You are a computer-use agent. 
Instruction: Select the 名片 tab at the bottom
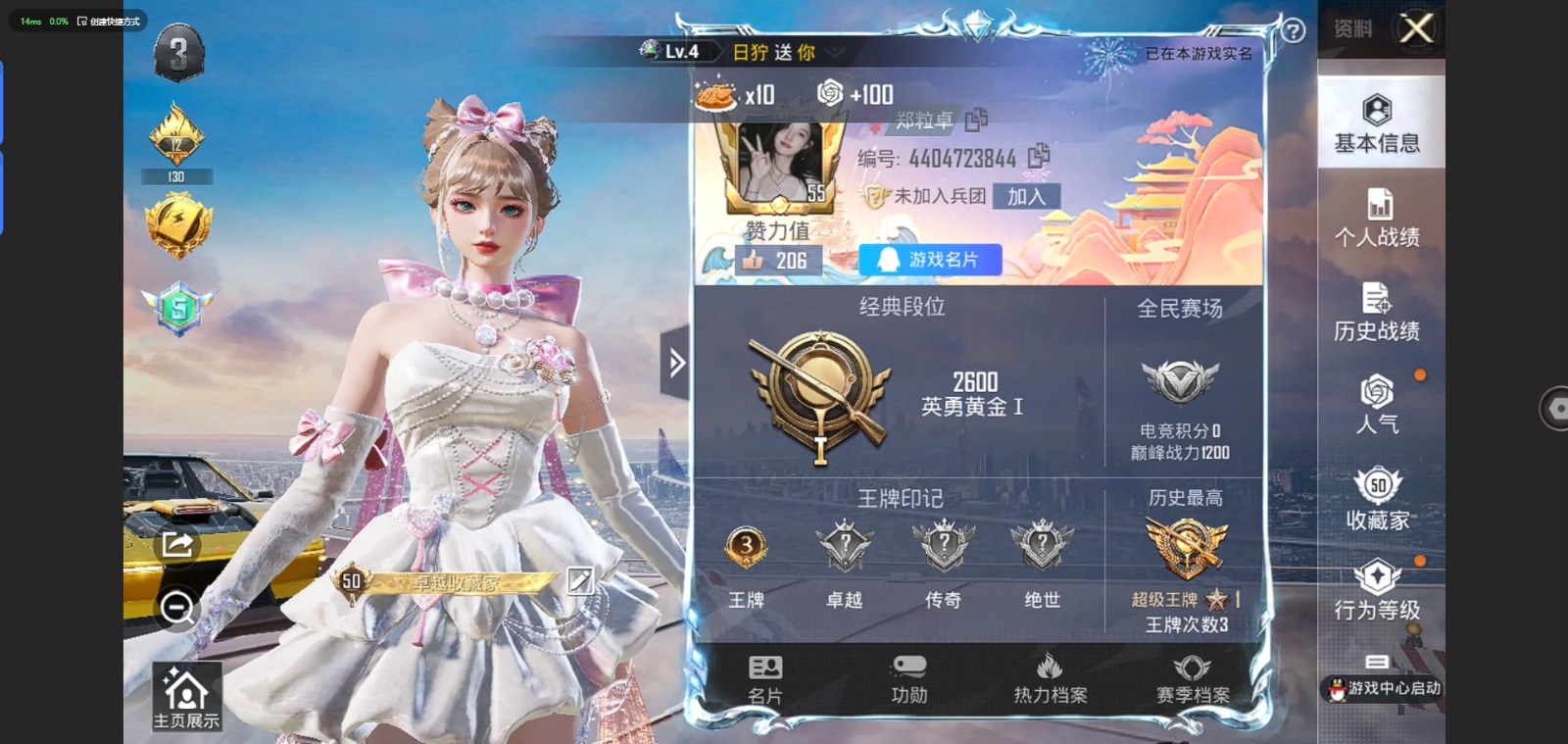pyautogui.click(x=765, y=679)
